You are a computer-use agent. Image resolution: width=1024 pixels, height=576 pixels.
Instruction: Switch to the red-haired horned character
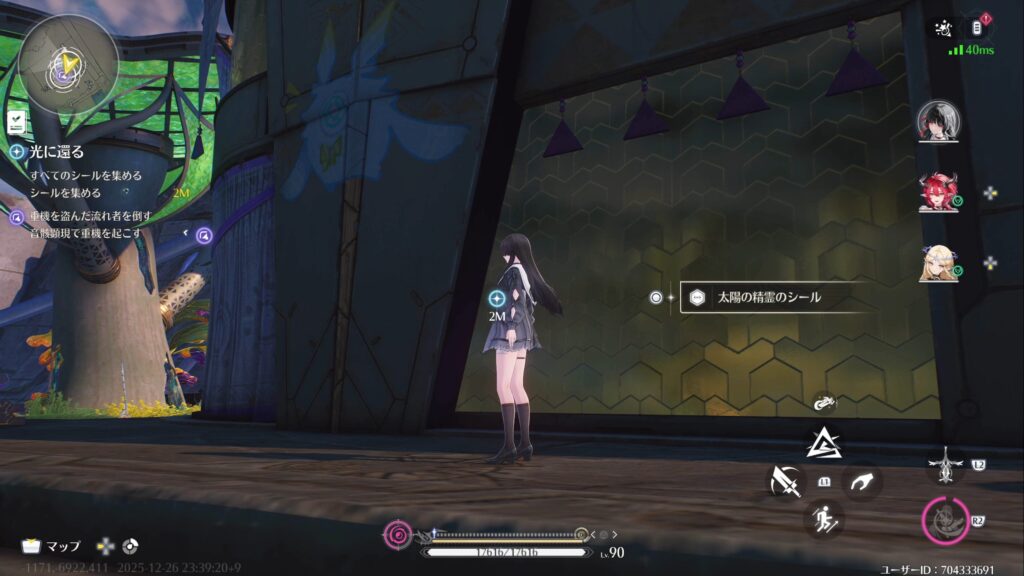point(938,193)
